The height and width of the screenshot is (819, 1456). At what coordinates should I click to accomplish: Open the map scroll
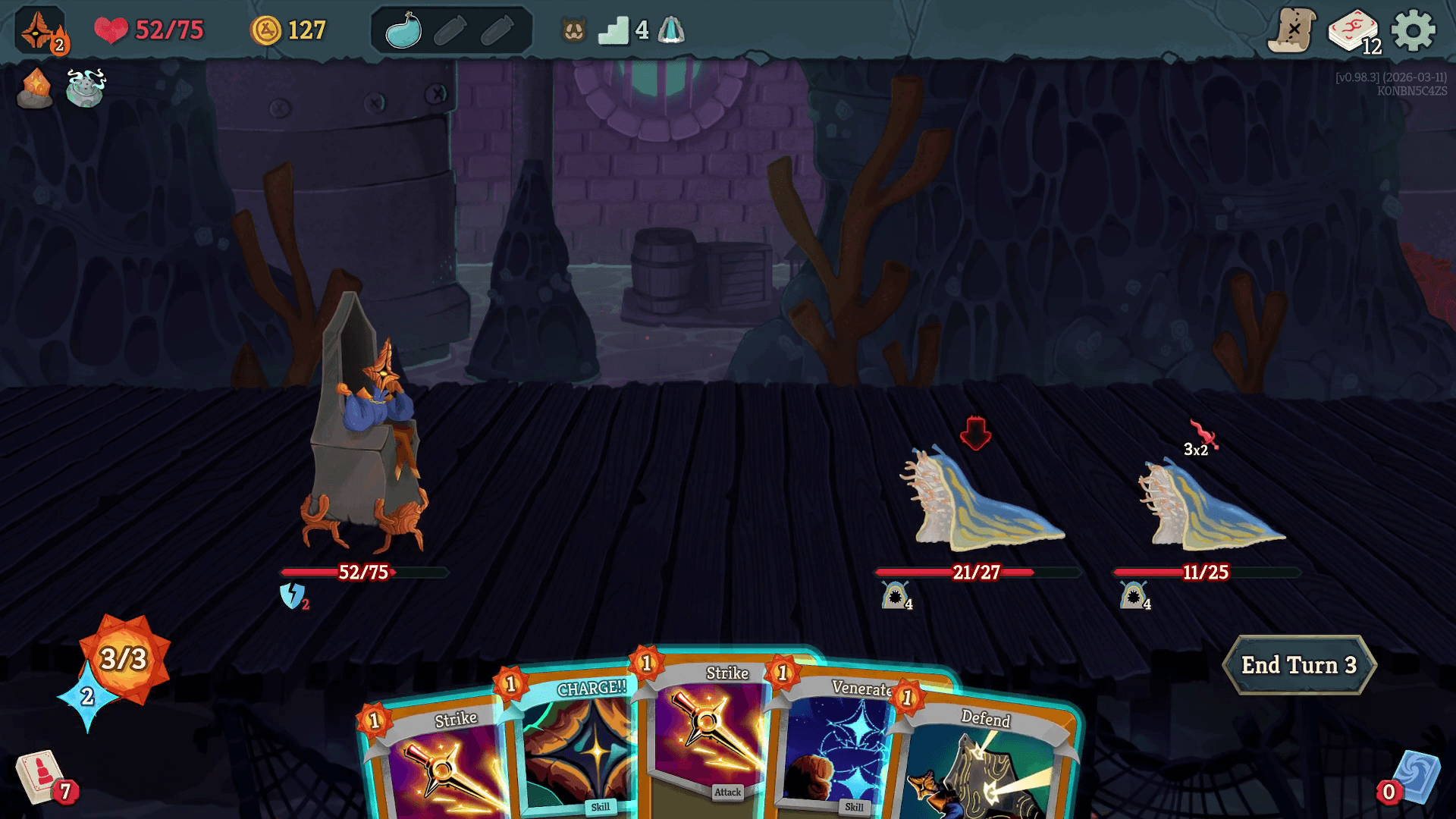click(1291, 31)
